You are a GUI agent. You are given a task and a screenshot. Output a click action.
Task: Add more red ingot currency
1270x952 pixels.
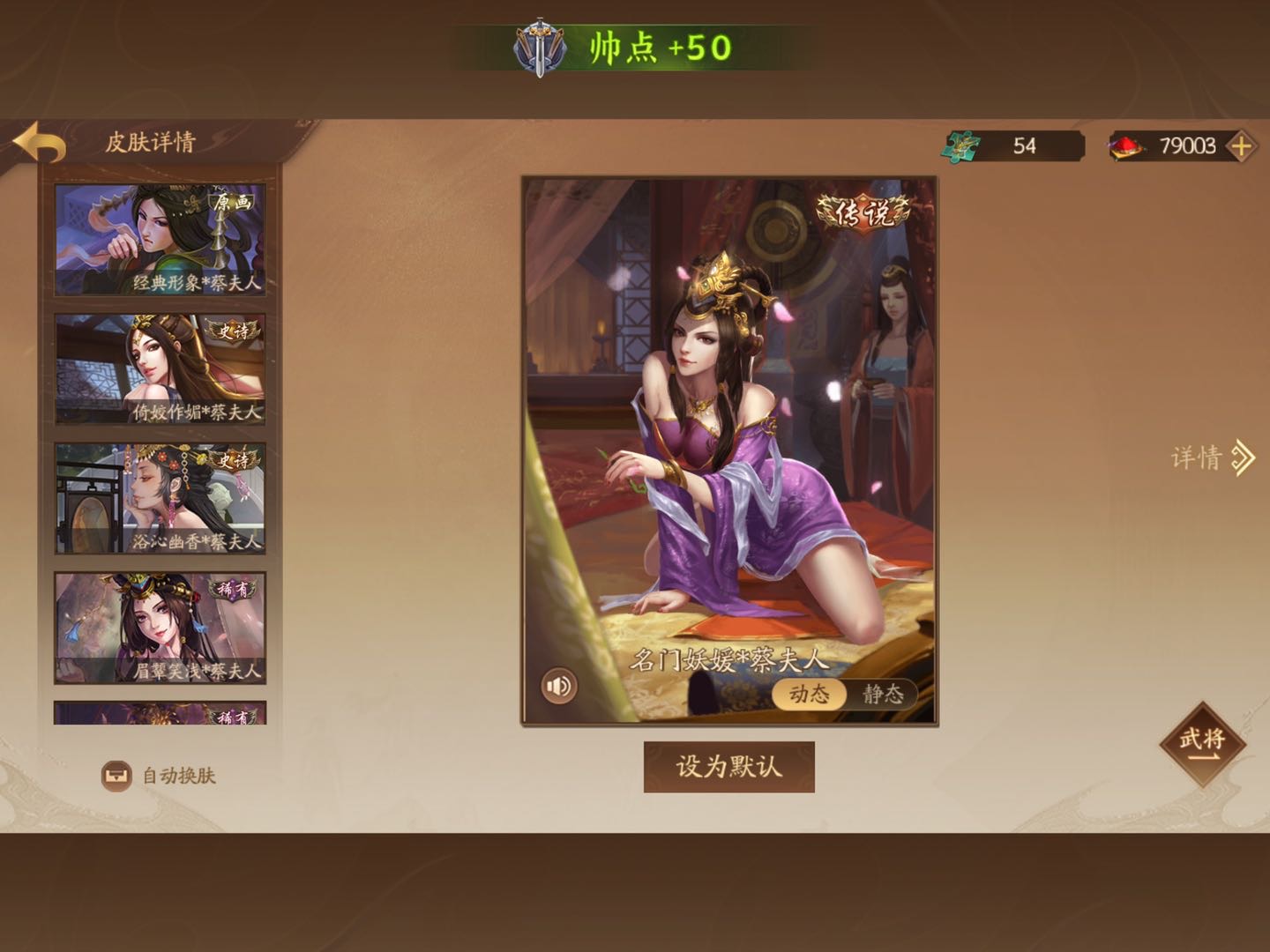1241,146
